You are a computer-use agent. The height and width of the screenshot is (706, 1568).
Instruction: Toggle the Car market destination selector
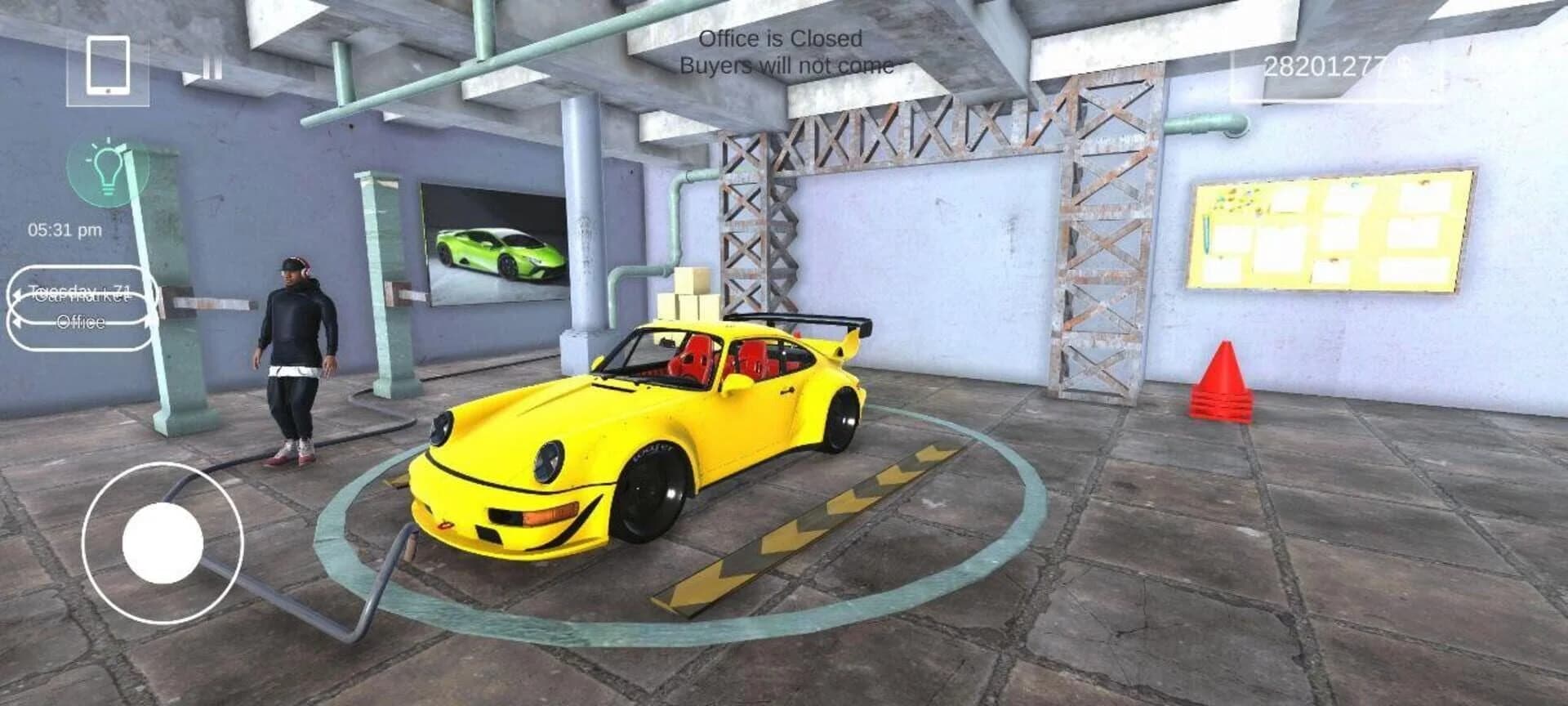78,296
